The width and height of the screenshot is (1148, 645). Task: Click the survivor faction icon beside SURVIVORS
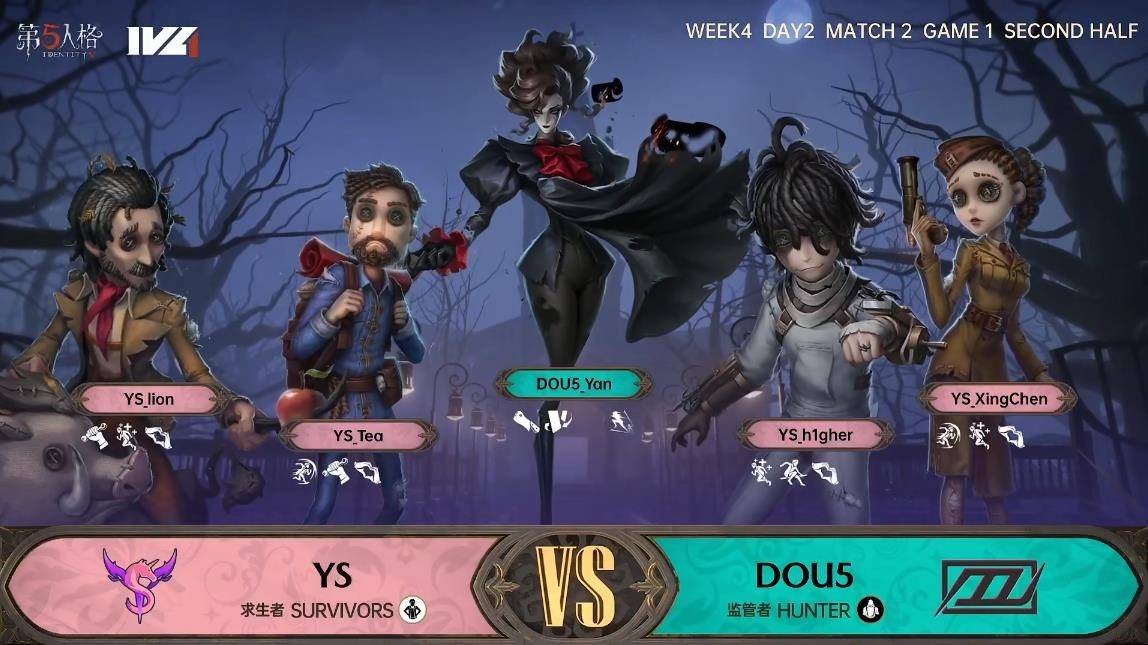tap(412, 609)
